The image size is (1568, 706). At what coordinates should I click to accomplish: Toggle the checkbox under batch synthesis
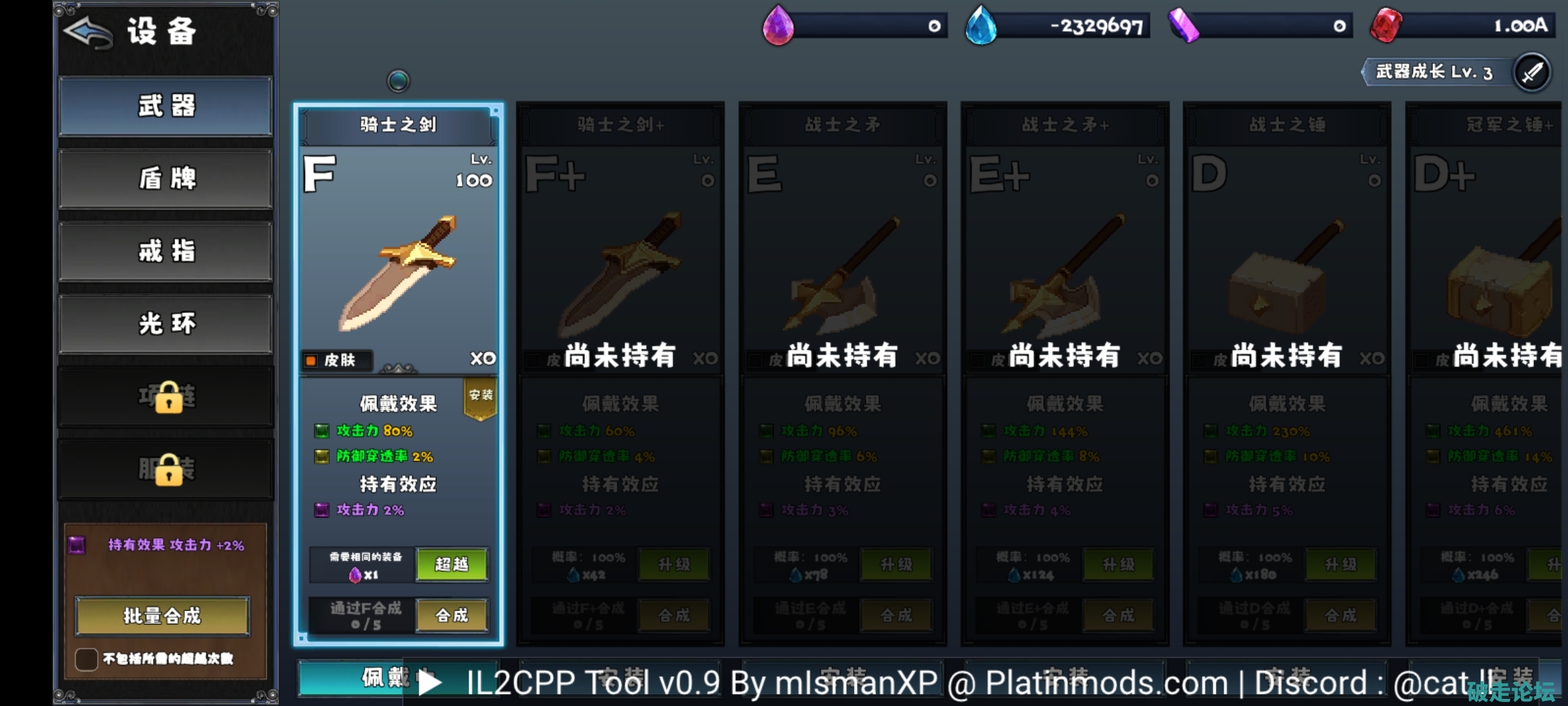[x=86, y=659]
